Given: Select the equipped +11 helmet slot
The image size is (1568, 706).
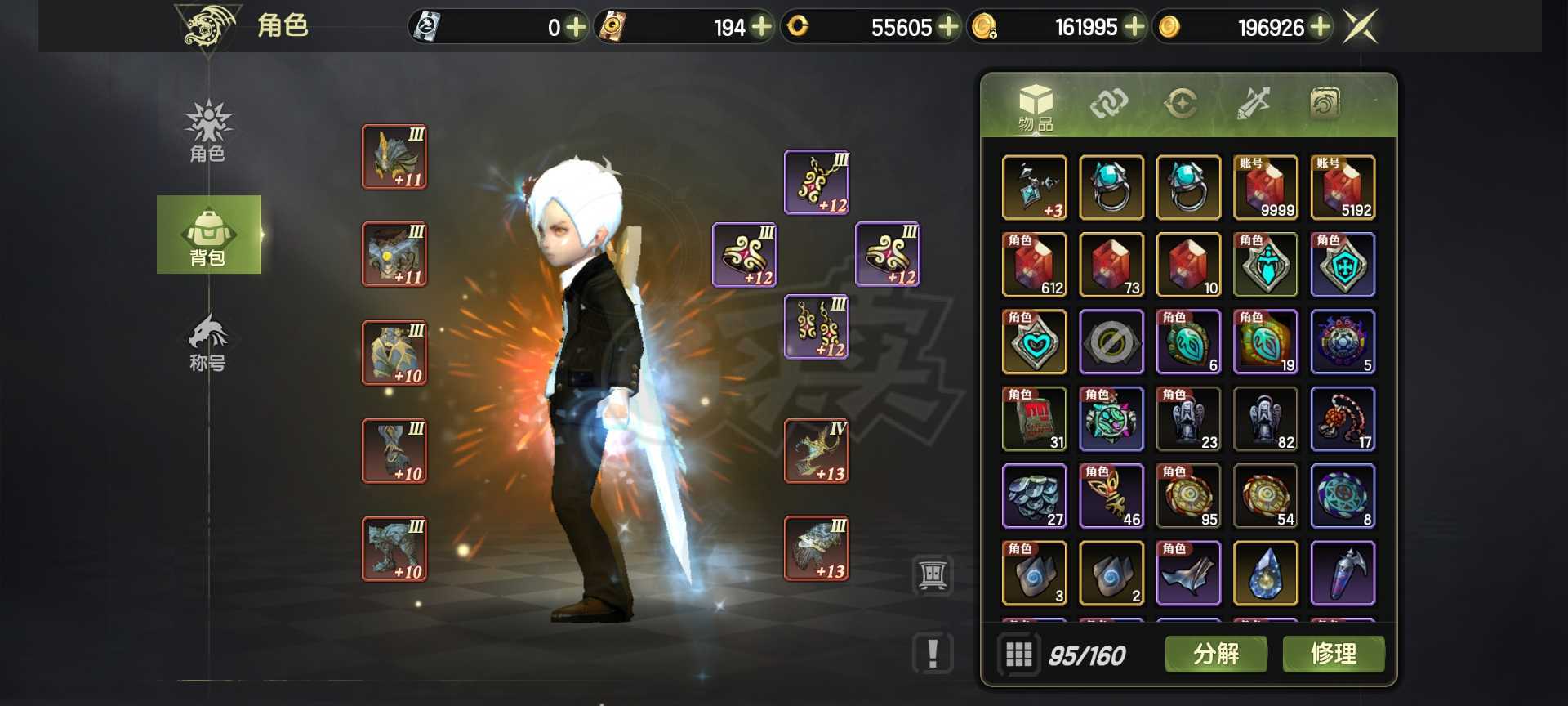Looking at the screenshot, I should tap(394, 157).
